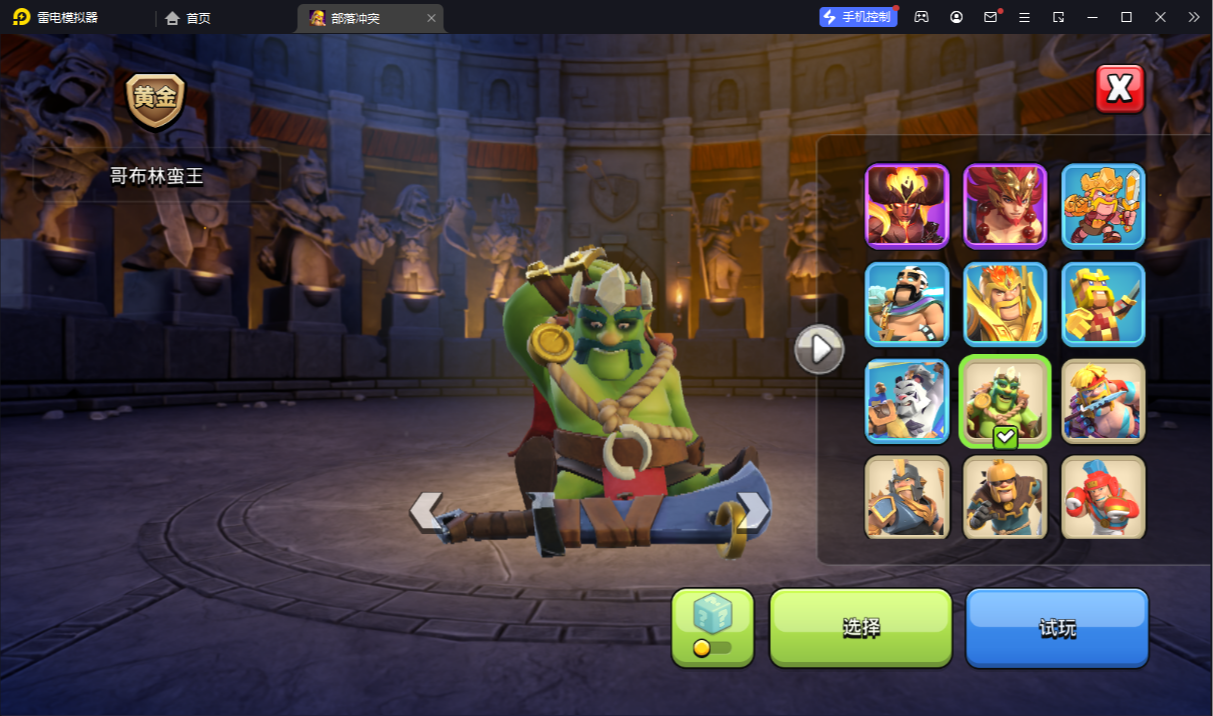Pick the orange-helmeted king with brown cape skin
Image resolution: width=1213 pixels, height=716 pixels.
coord(1005,497)
